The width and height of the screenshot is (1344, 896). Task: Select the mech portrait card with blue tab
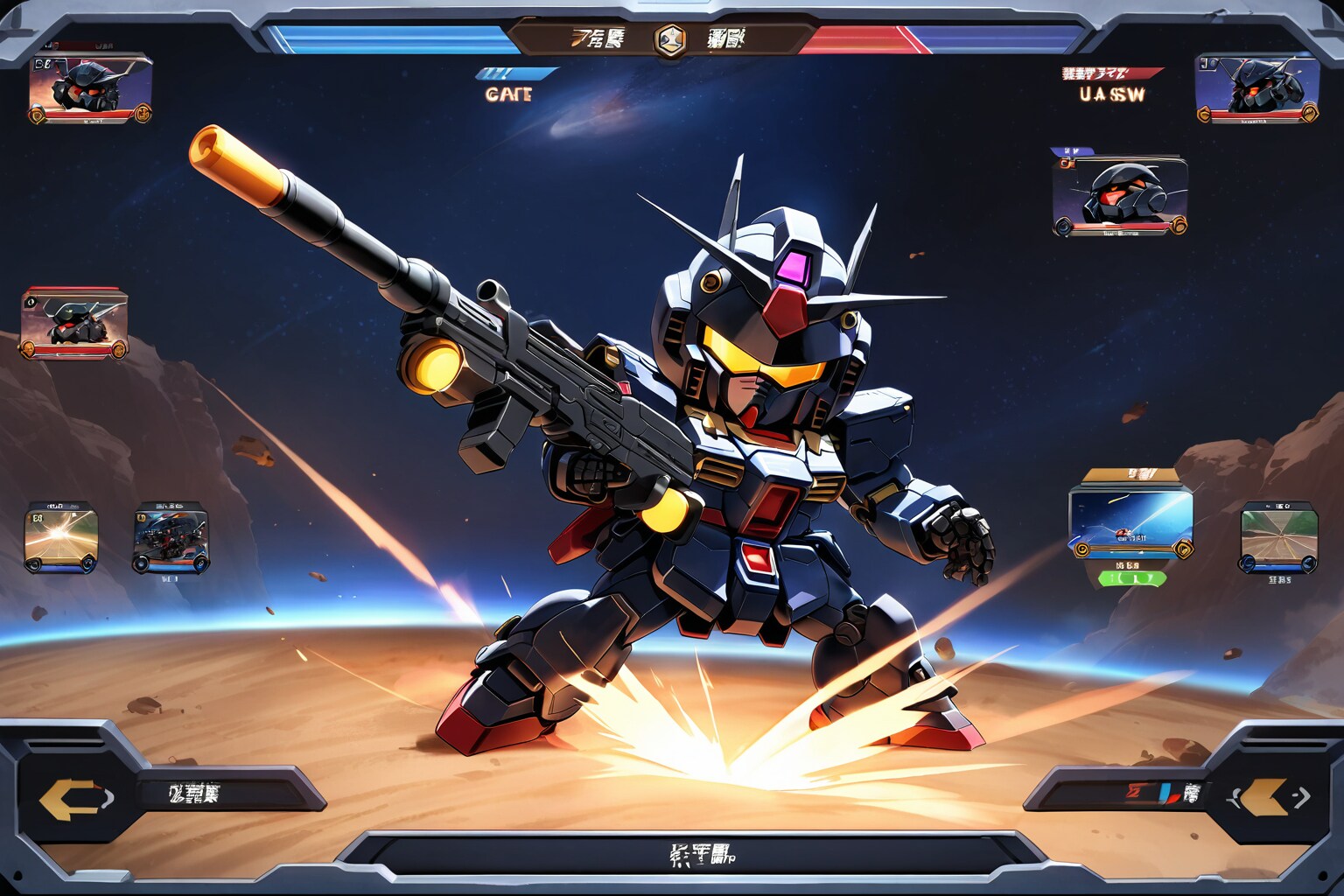point(1120,196)
